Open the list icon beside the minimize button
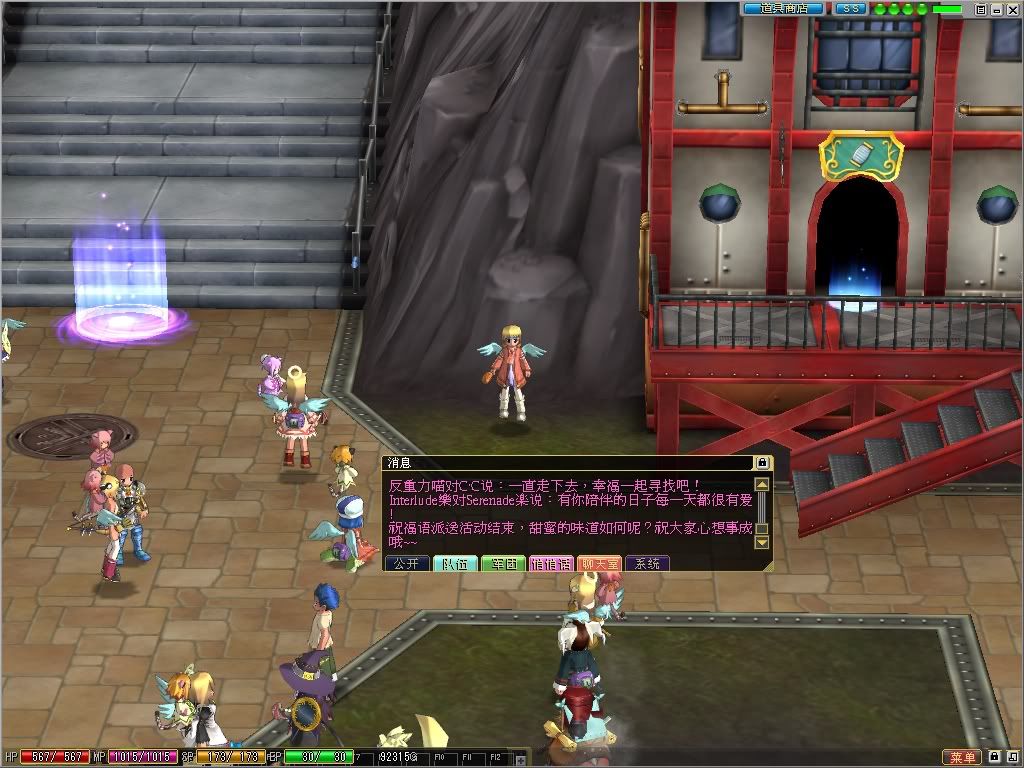 pyautogui.click(x=982, y=8)
